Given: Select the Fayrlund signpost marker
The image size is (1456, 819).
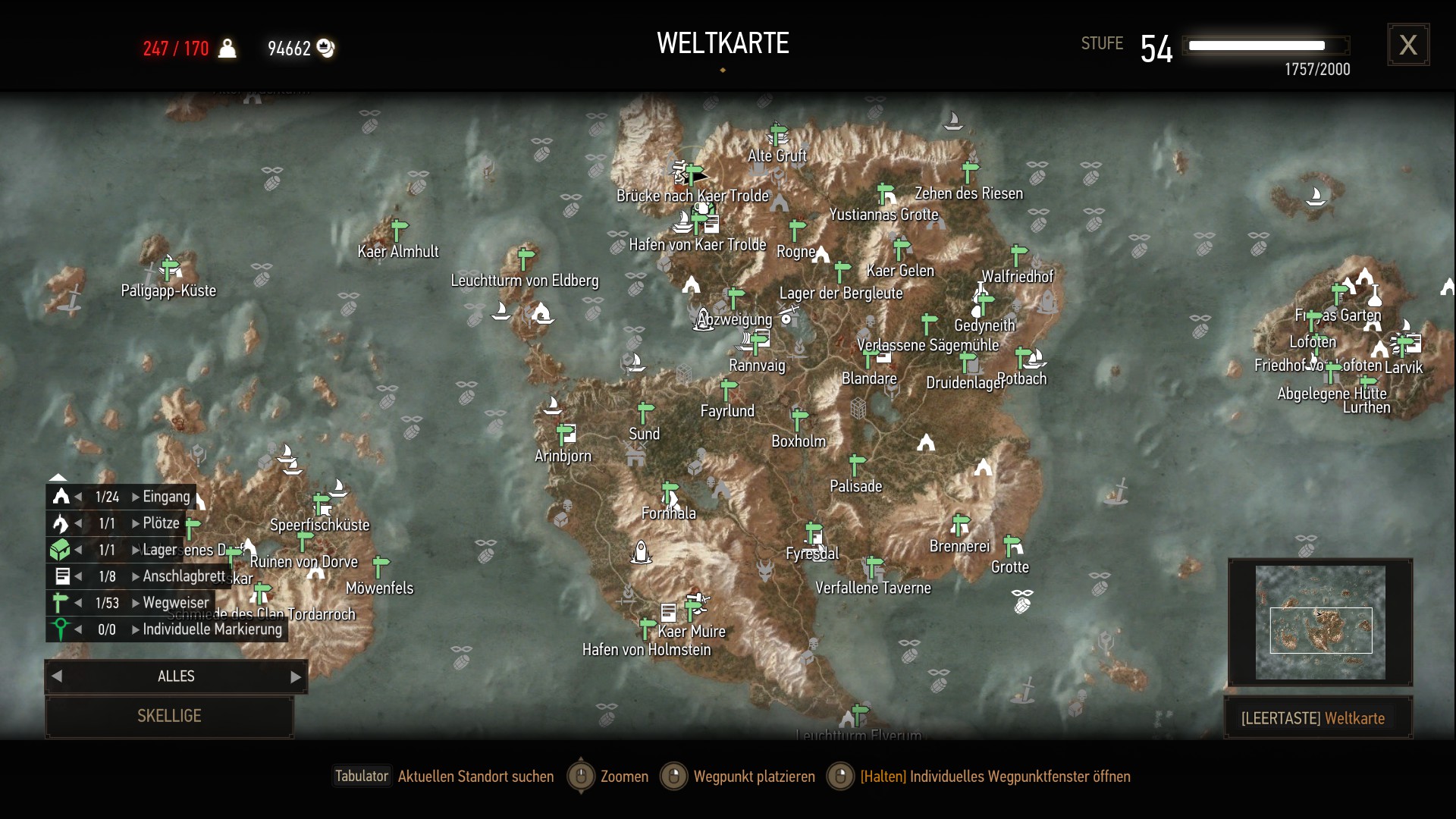Looking at the screenshot, I should (x=729, y=389).
